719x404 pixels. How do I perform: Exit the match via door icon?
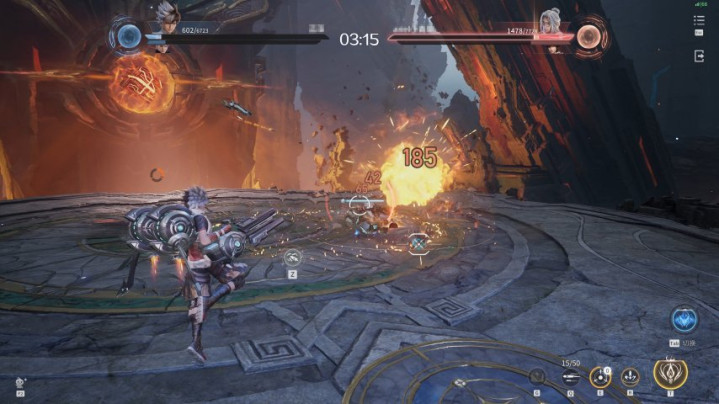coord(699,56)
